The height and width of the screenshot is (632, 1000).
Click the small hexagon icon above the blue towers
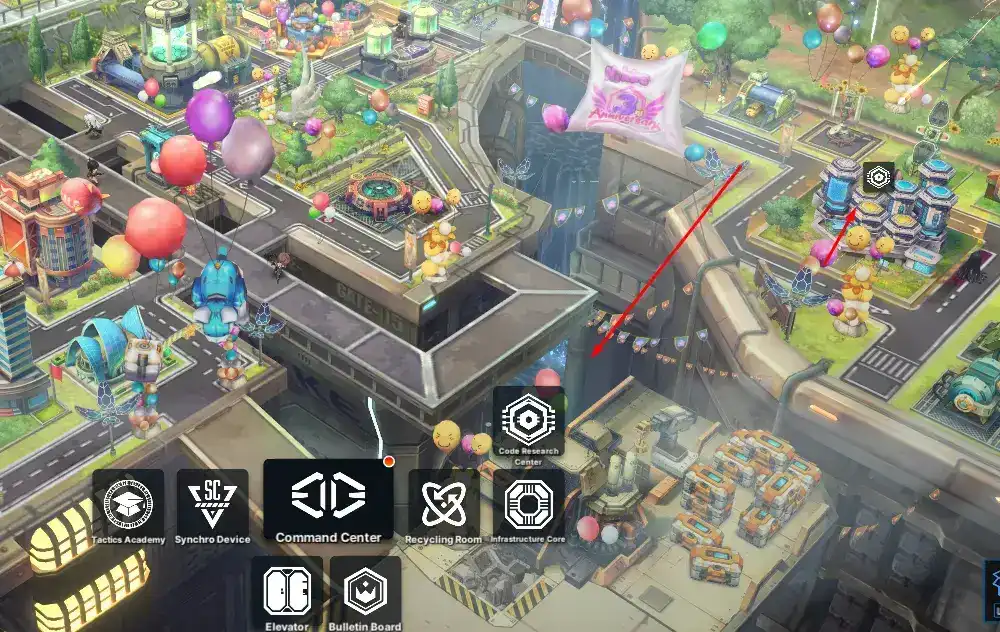pos(878,177)
